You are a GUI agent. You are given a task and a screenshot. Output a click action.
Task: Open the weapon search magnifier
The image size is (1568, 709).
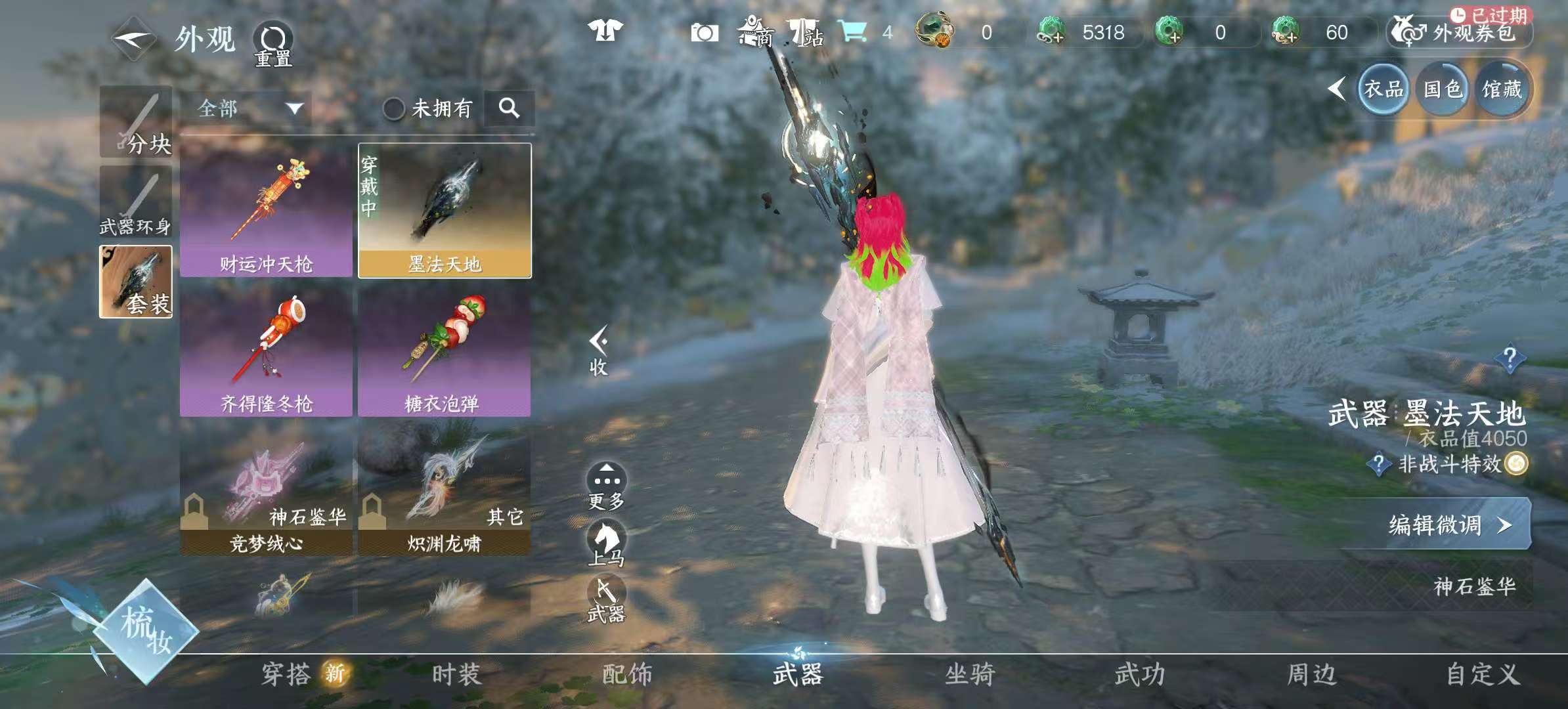click(509, 108)
